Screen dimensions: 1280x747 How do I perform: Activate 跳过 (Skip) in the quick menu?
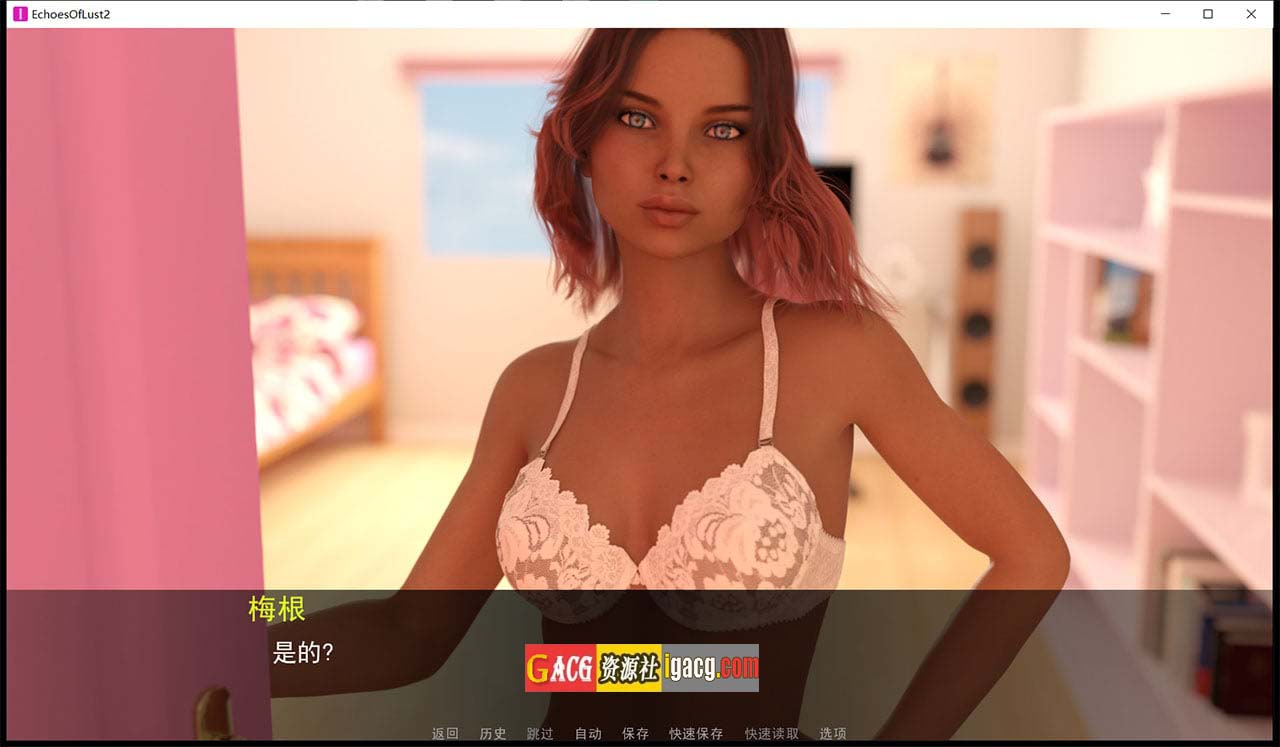click(540, 734)
